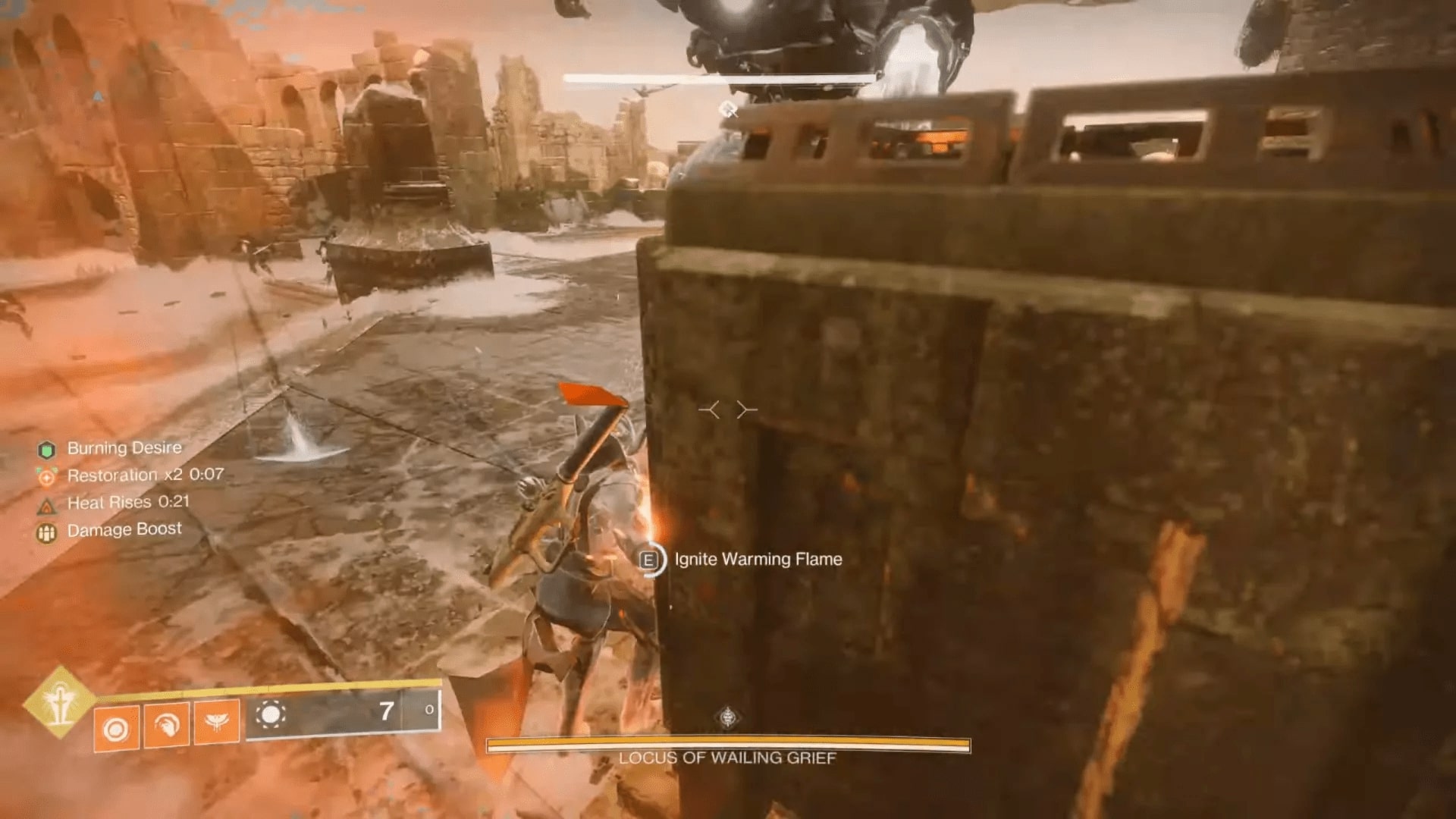This screenshot has width=1456, height=819.
Task: Click the boss emblem above Locus of Wailing Grief
Action: coord(728,717)
